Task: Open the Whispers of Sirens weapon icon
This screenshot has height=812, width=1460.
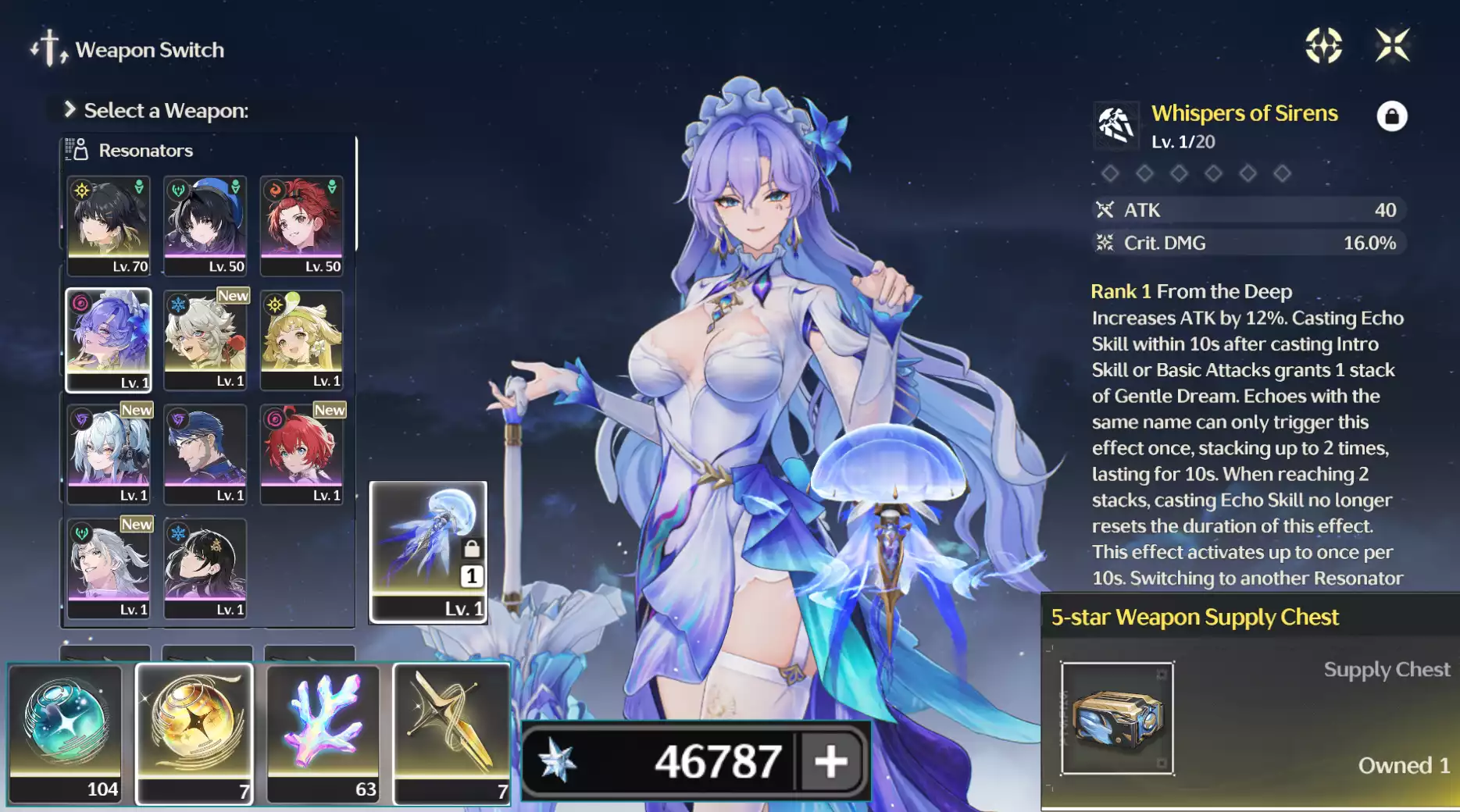Action: pos(1115,125)
